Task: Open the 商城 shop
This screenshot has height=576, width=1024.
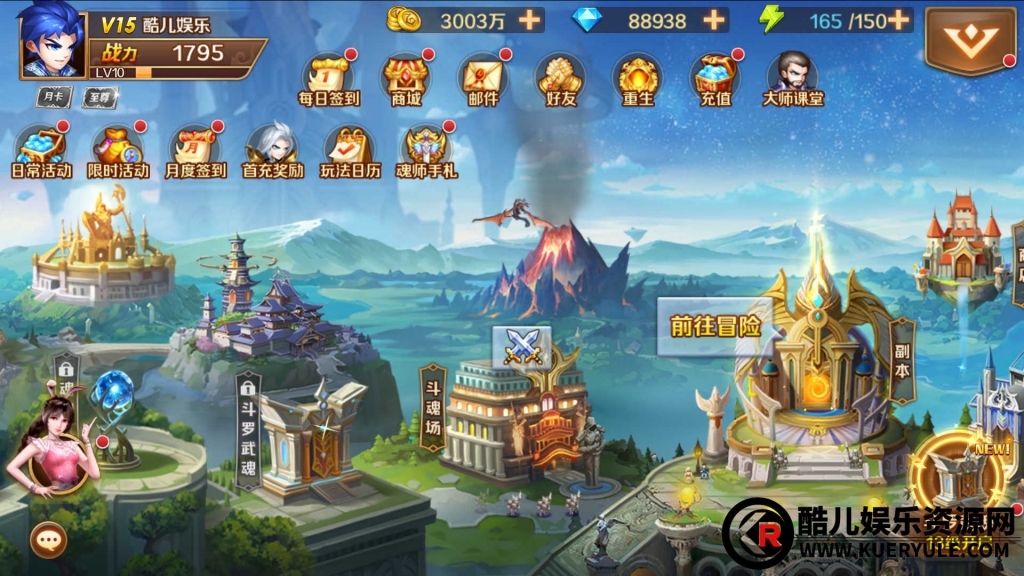Action: 405,76
